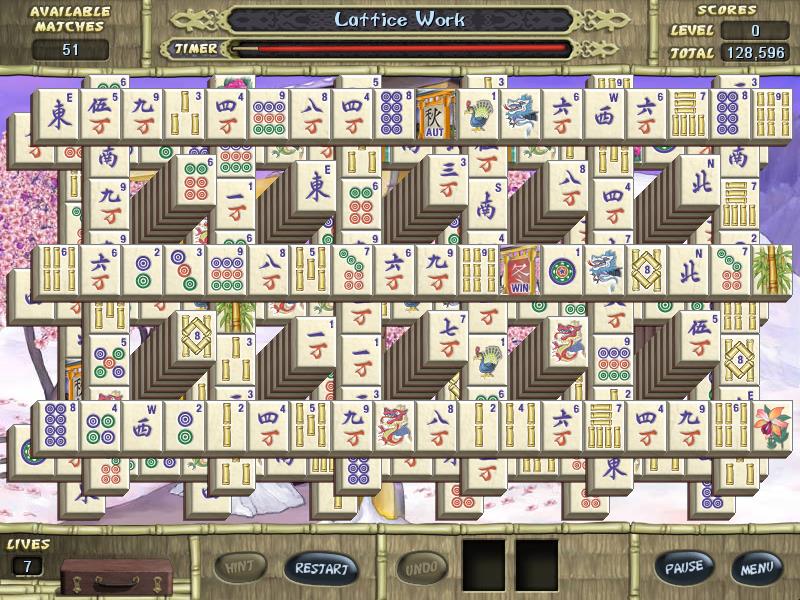Undo the last move
800x600 pixels.
[x=421, y=568]
